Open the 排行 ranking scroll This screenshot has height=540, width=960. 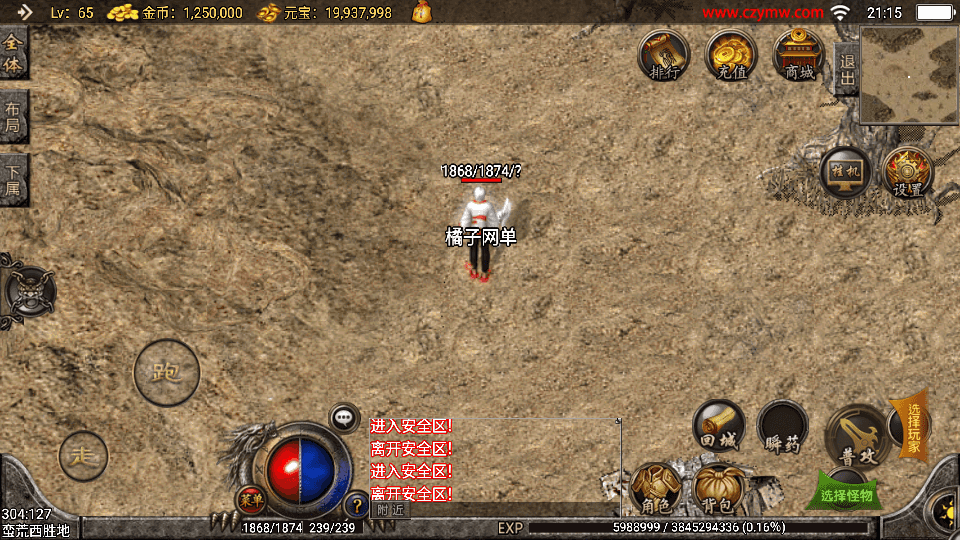664,56
